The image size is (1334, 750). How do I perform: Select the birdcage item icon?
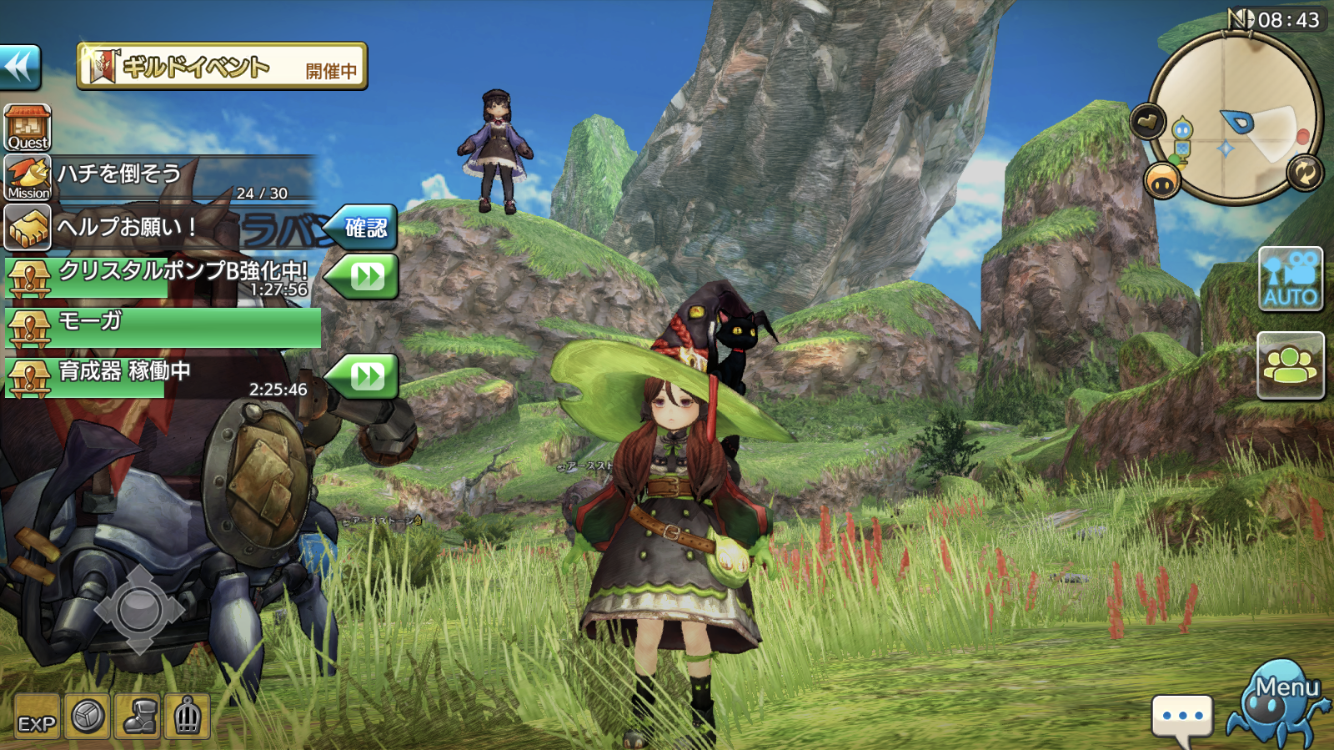point(187,717)
